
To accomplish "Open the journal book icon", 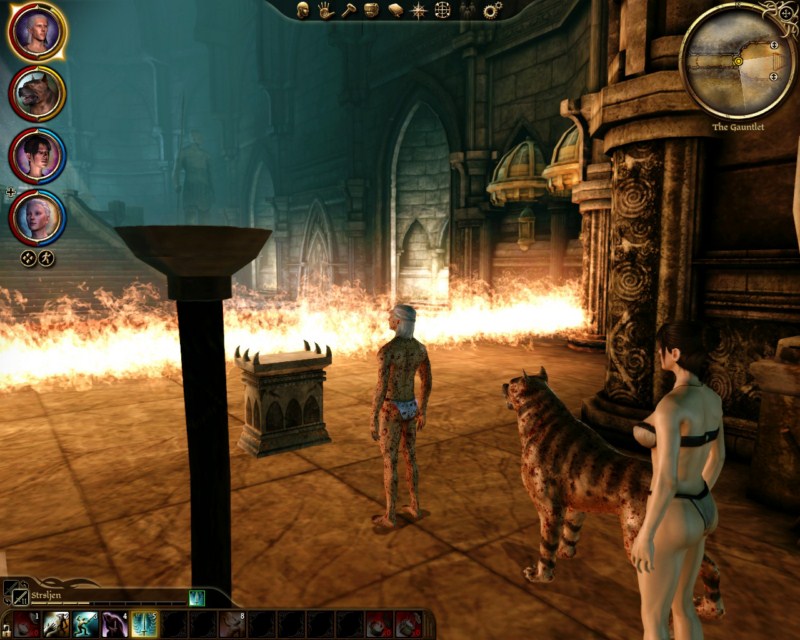I will click(395, 10).
